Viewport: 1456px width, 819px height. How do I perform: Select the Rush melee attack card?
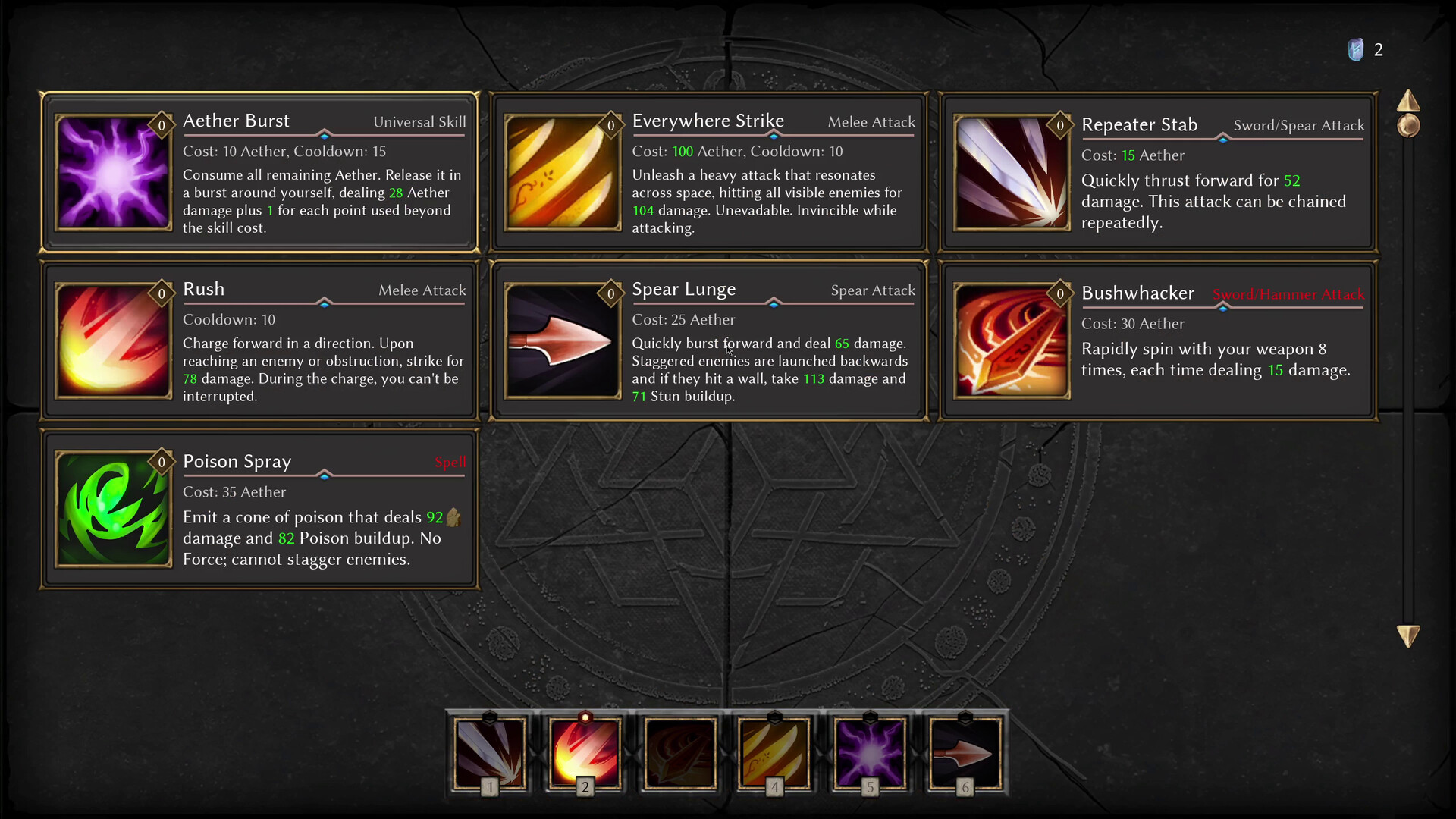point(259,341)
